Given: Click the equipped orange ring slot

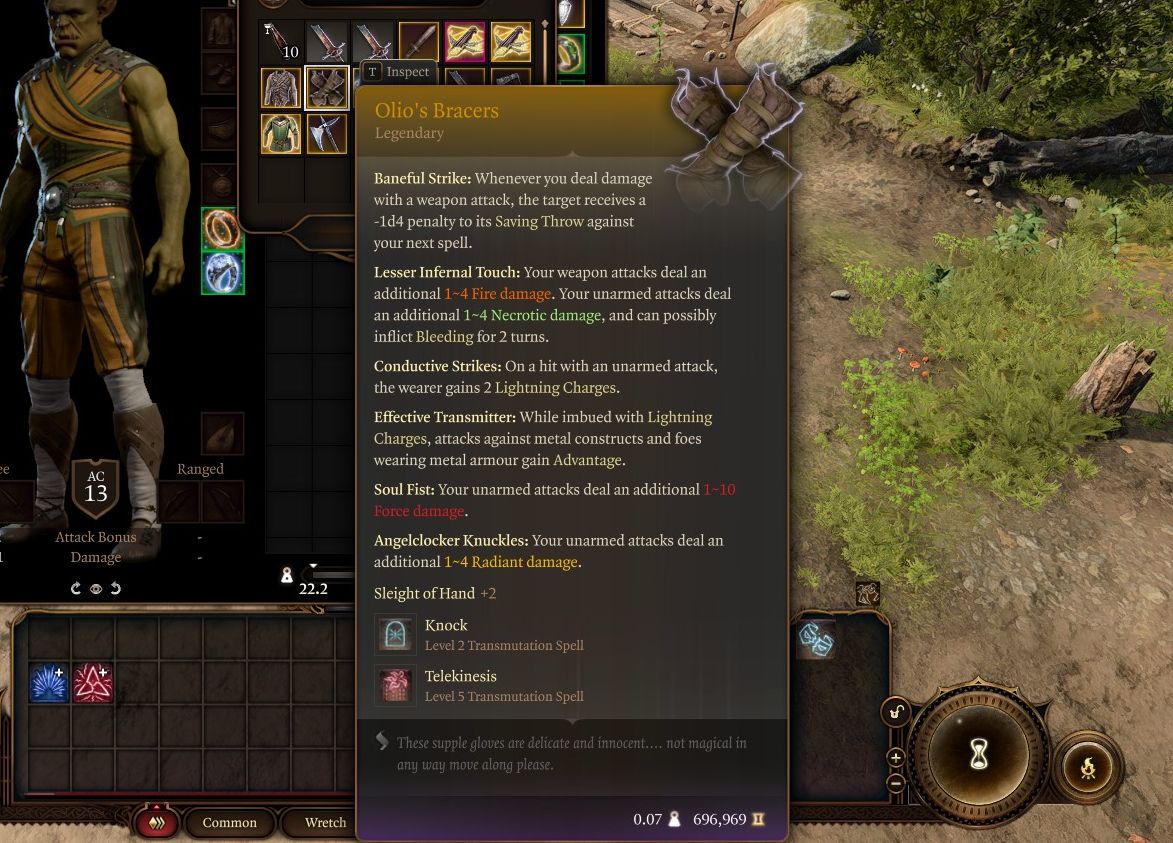Looking at the screenshot, I should click(x=222, y=228).
